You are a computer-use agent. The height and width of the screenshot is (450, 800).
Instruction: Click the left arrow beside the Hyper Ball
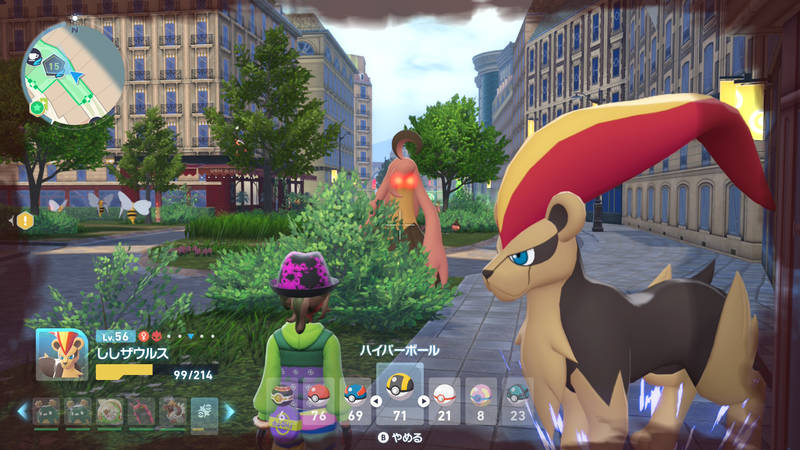[376, 401]
